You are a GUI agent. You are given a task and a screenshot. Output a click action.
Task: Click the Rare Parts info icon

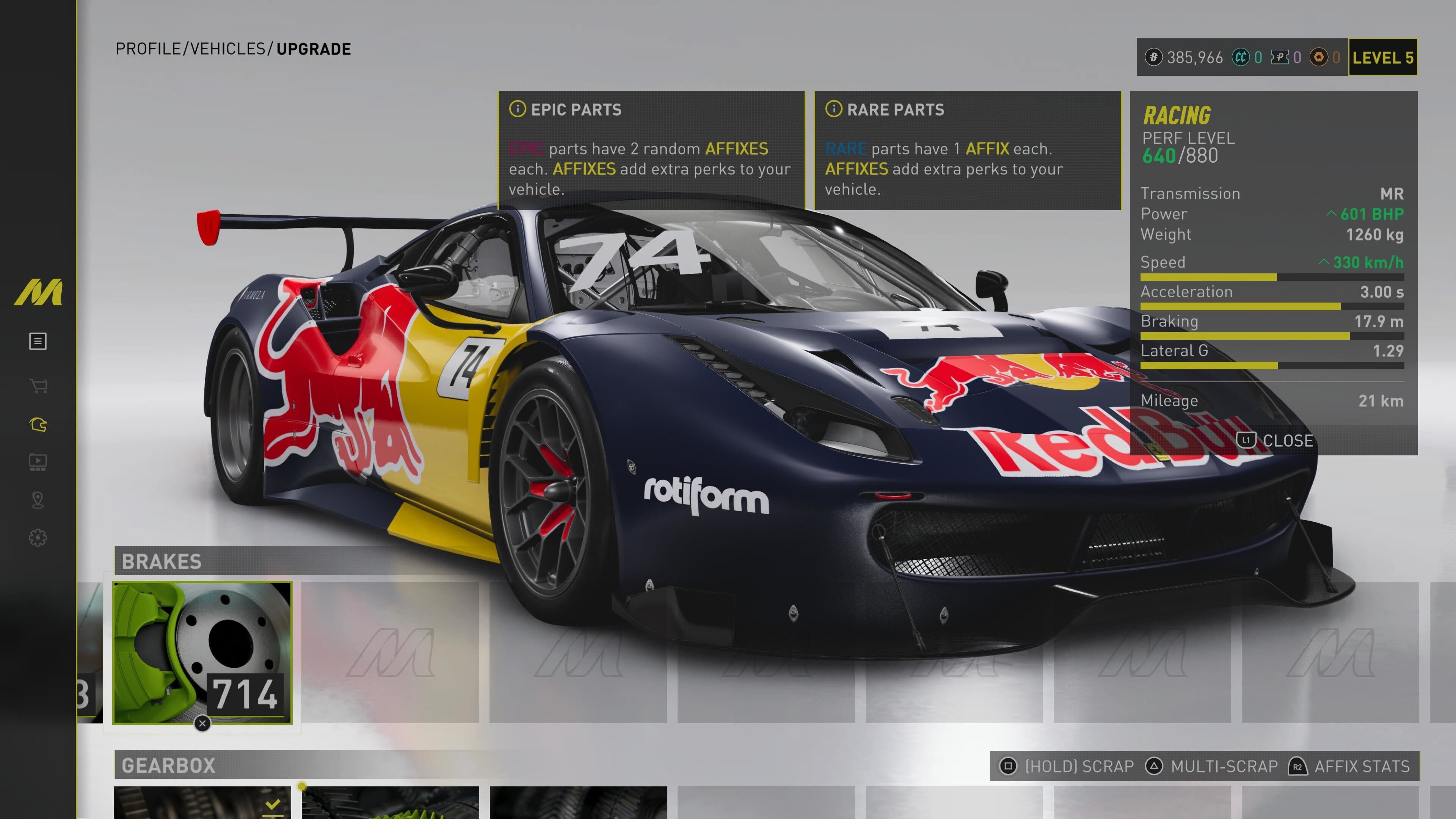point(833,109)
